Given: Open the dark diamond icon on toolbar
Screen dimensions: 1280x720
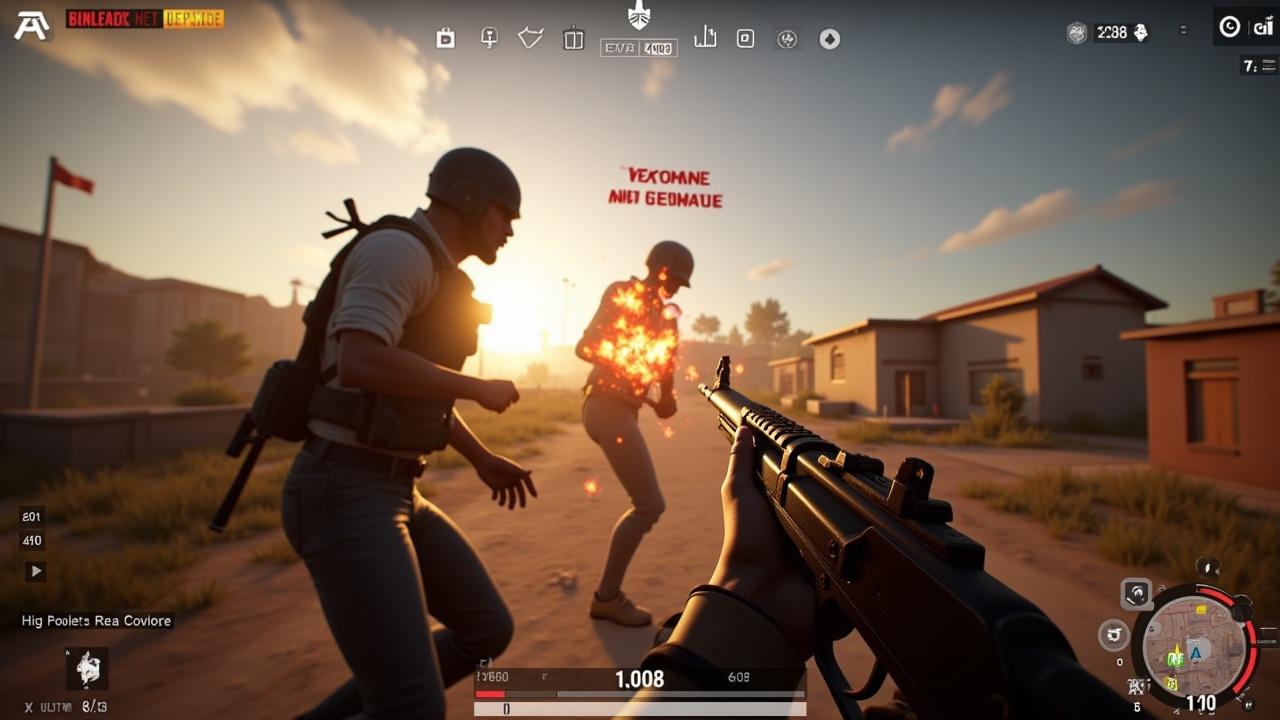Looking at the screenshot, I should [x=828, y=39].
